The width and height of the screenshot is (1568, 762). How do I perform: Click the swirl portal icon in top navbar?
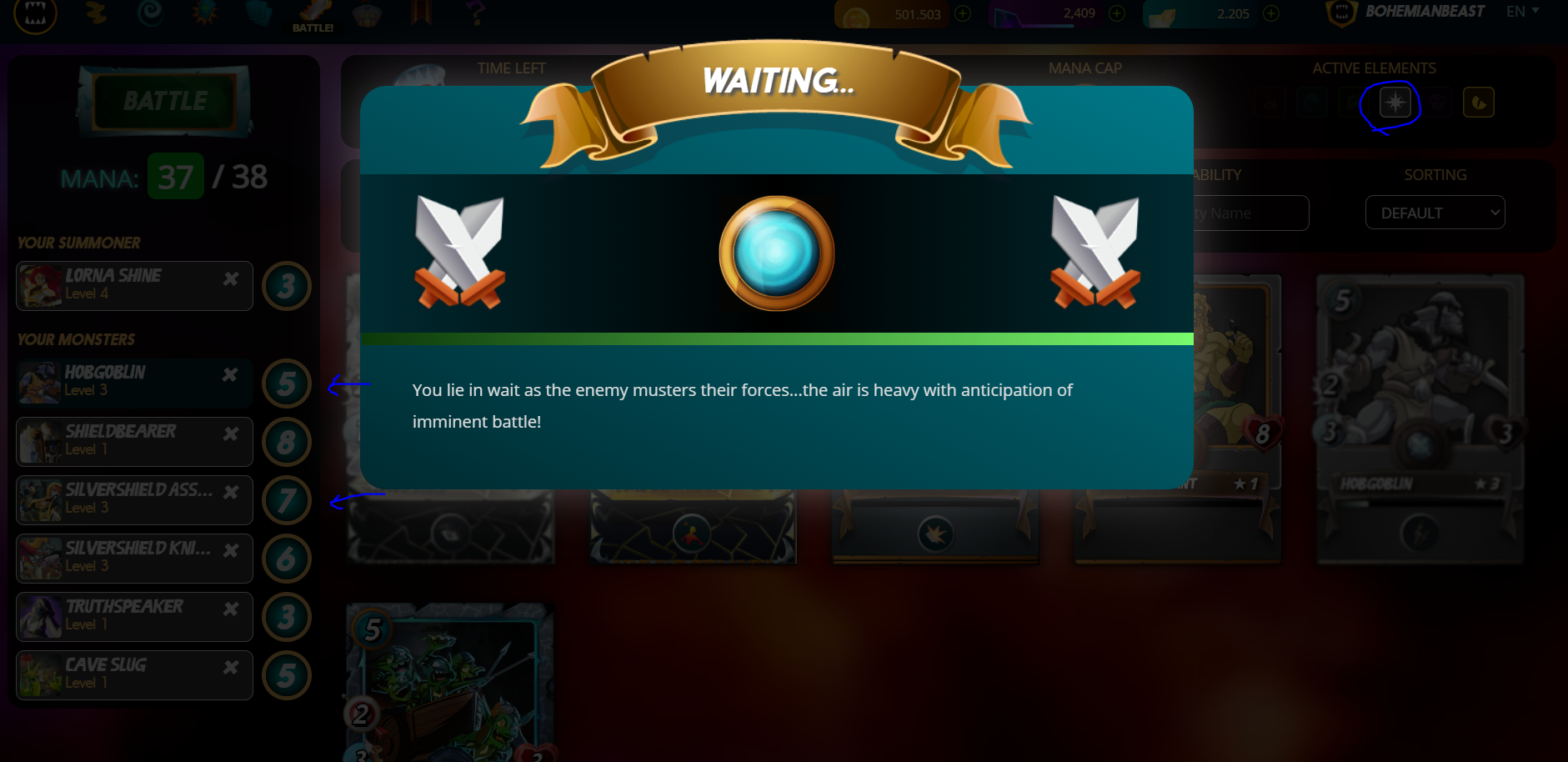point(152,13)
